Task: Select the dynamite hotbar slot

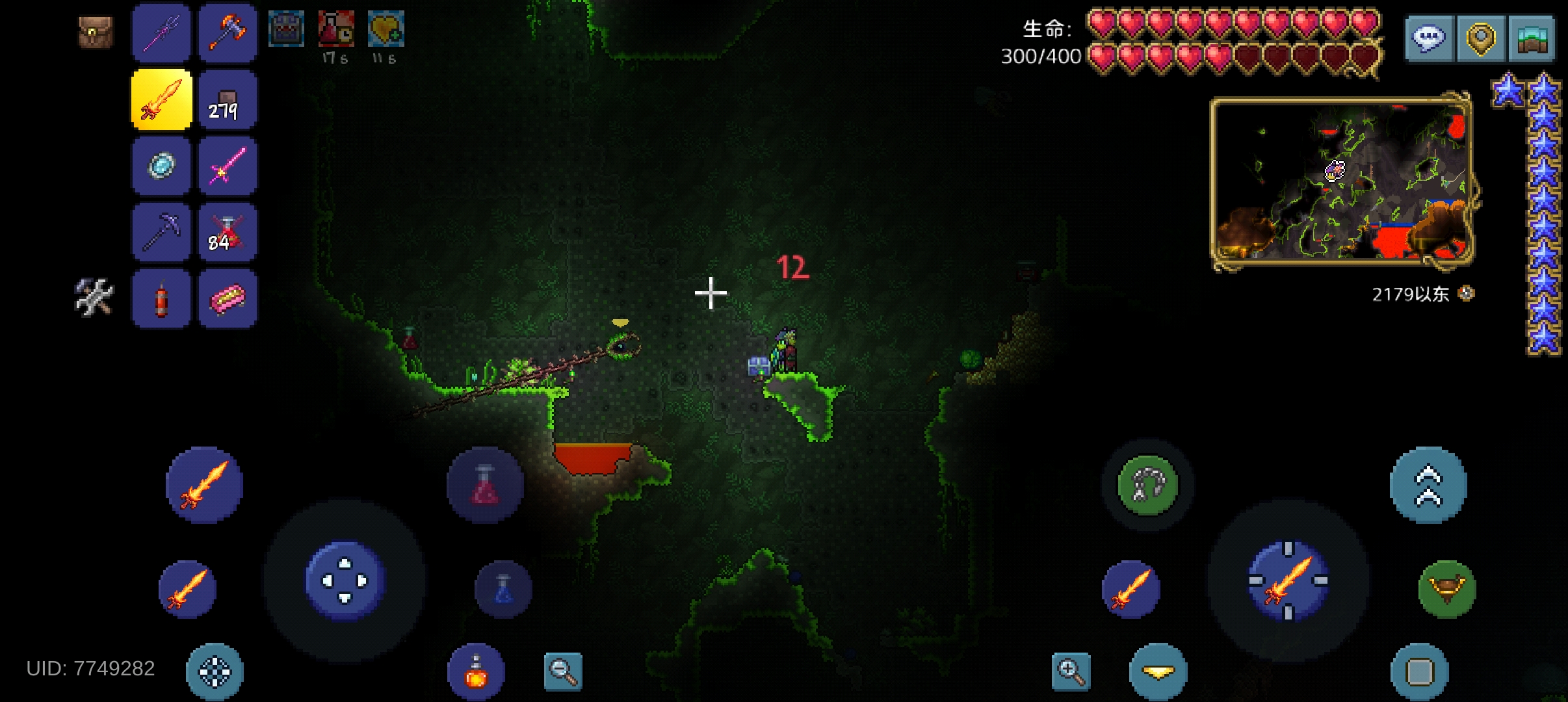Action: (161, 299)
